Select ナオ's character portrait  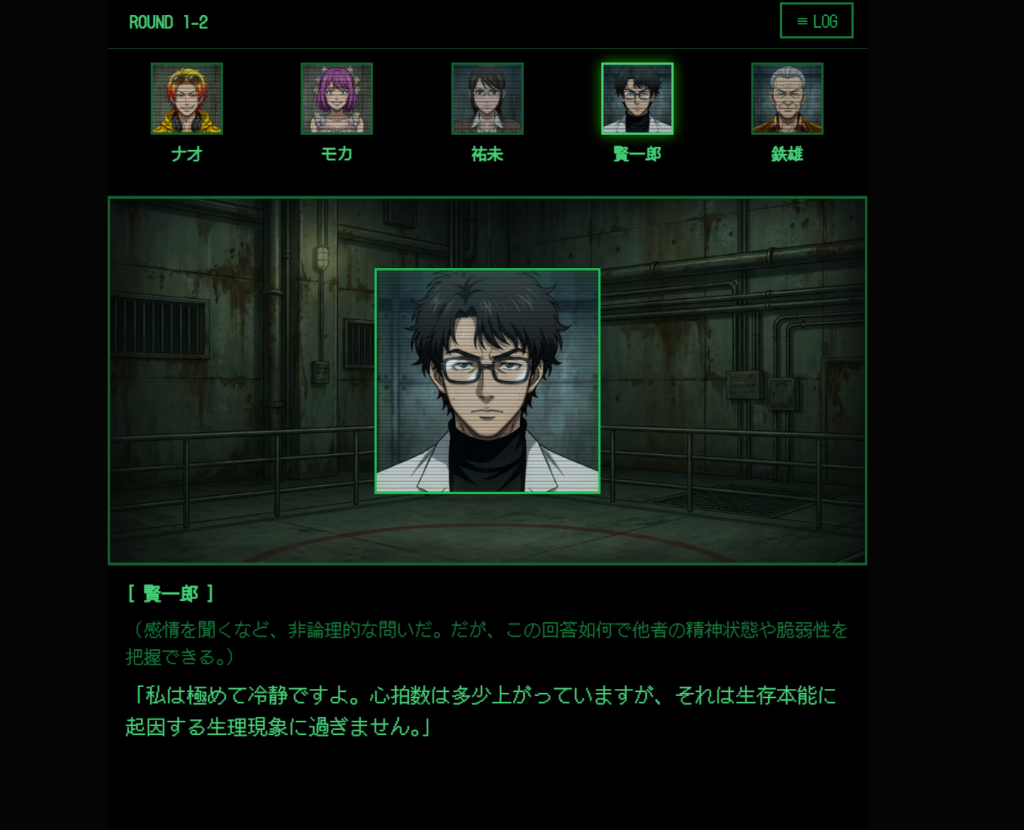(187, 99)
